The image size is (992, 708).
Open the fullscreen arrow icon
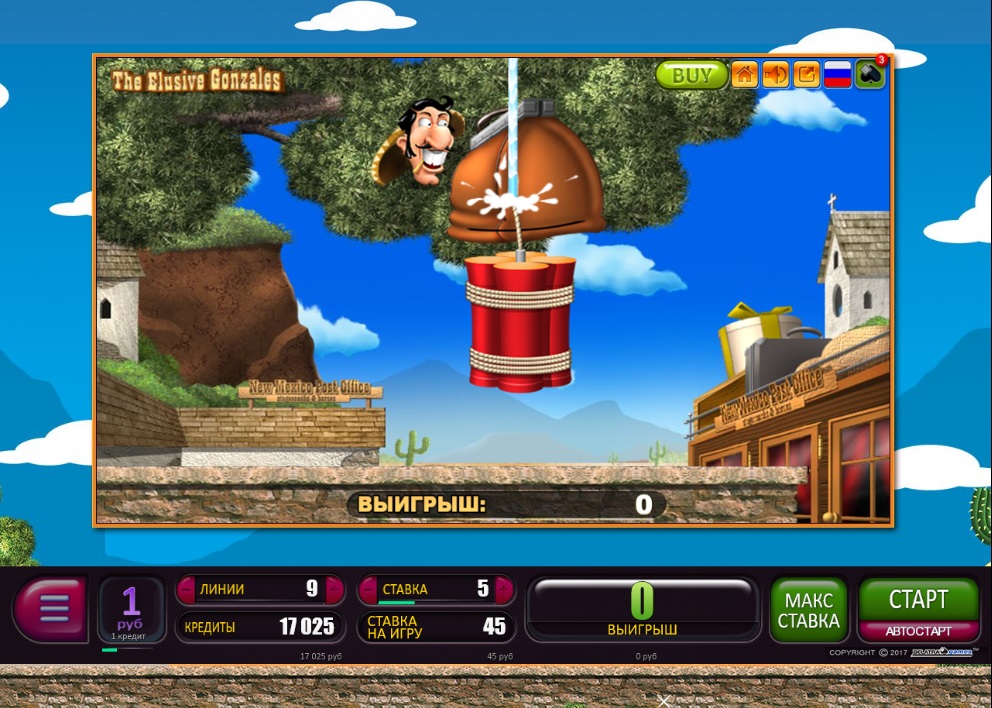click(x=806, y=75)
